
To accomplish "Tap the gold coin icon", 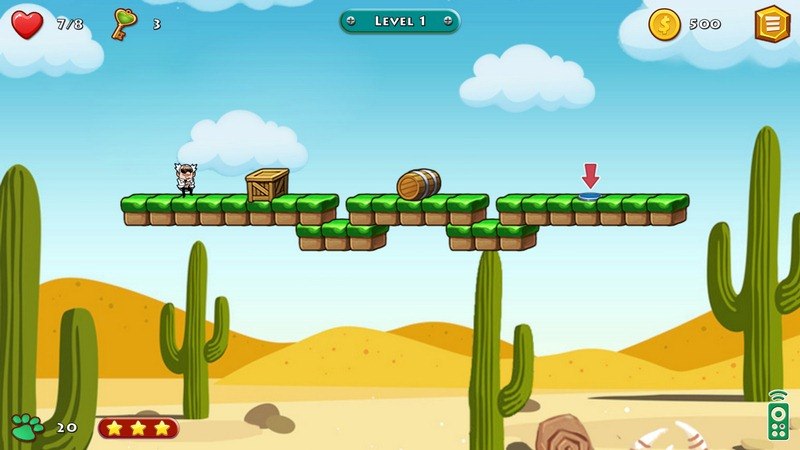I will point(664,24).
